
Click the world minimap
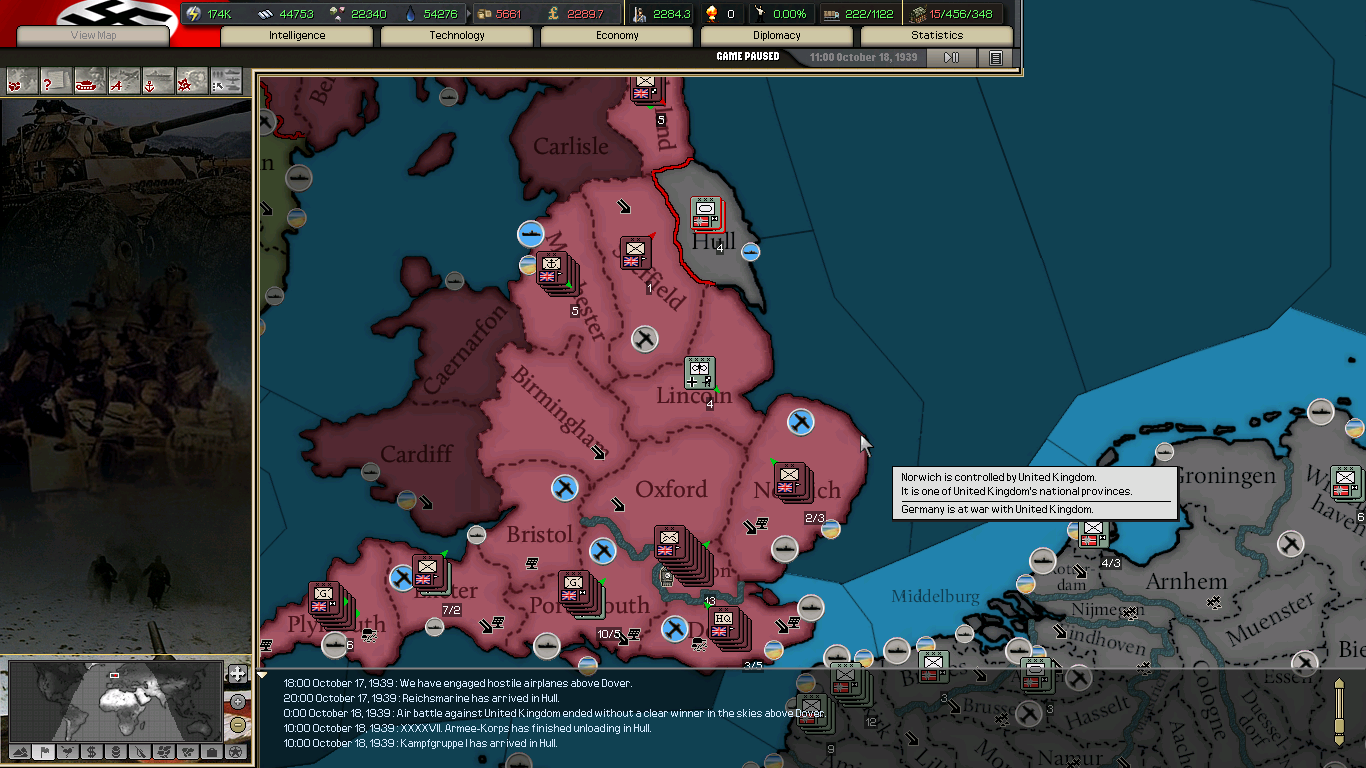[x=115, y=700]
